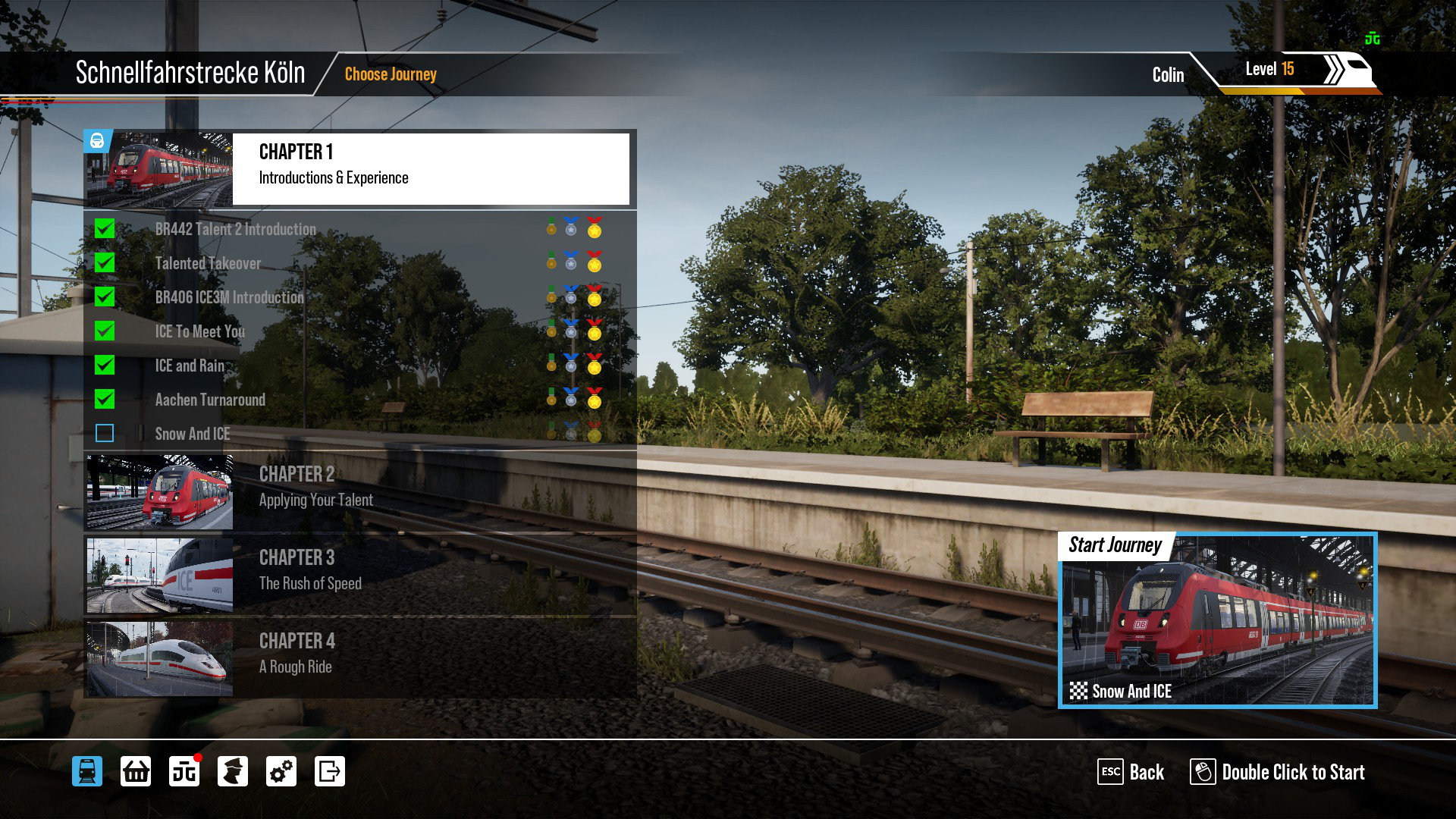Open the store basket icon
This screenshot has height=819, width=1456.
136,771
